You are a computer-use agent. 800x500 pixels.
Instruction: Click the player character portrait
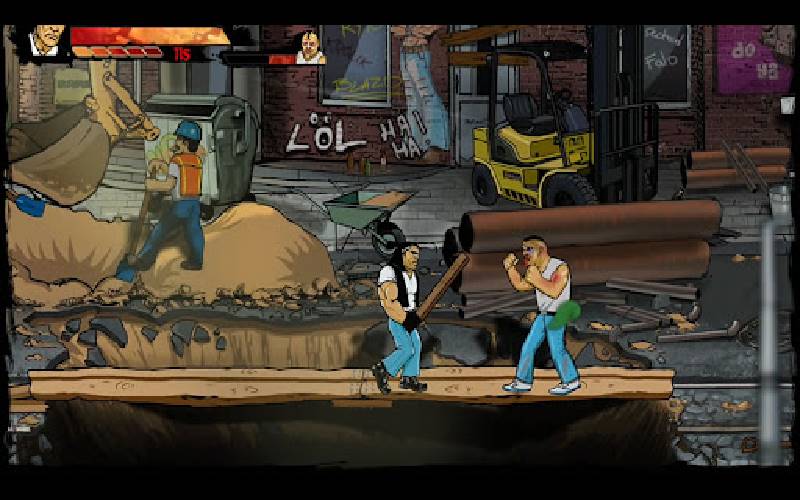[x=42, y=42]
